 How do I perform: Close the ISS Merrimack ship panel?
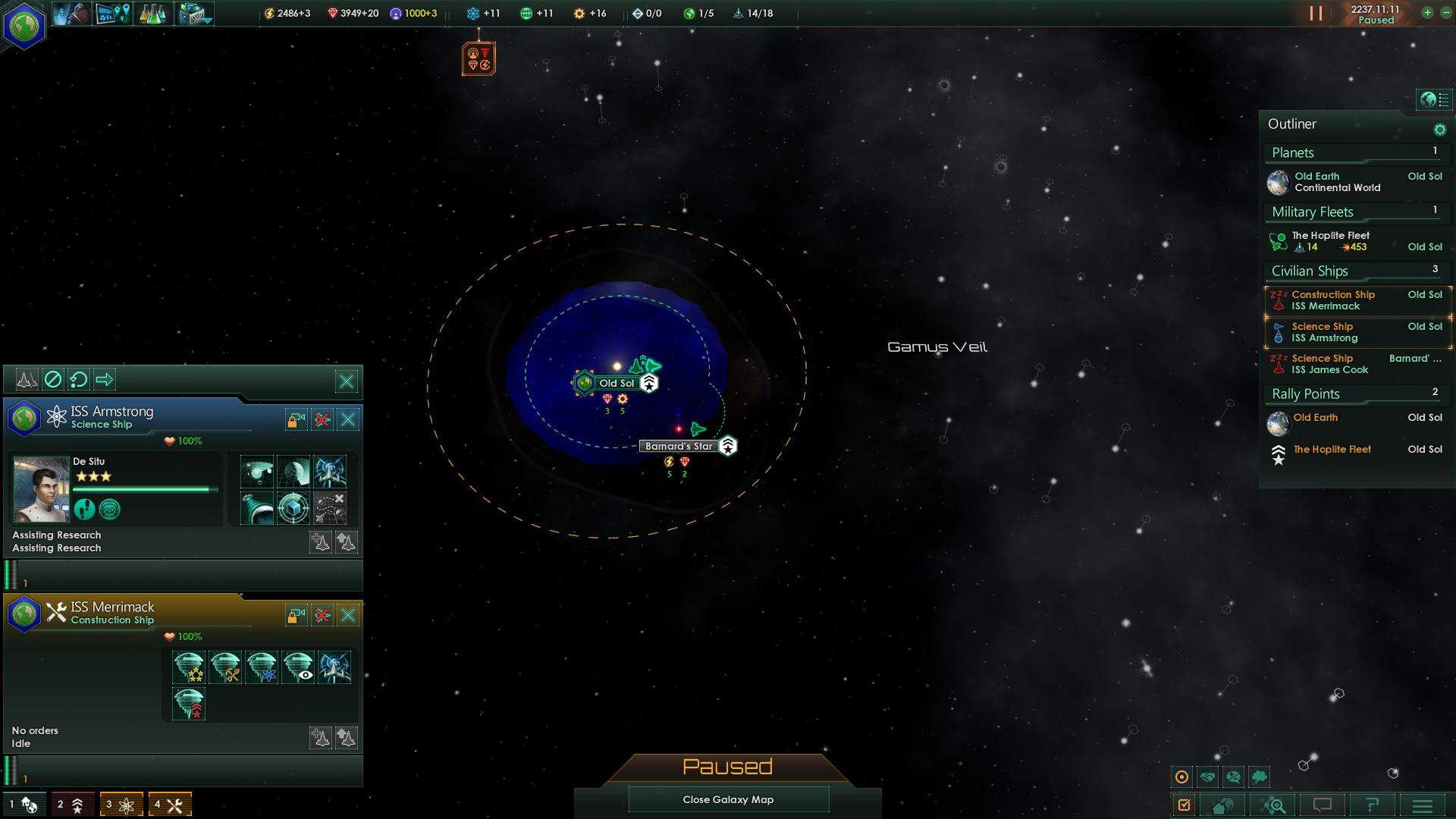click(x=348, y=615)
